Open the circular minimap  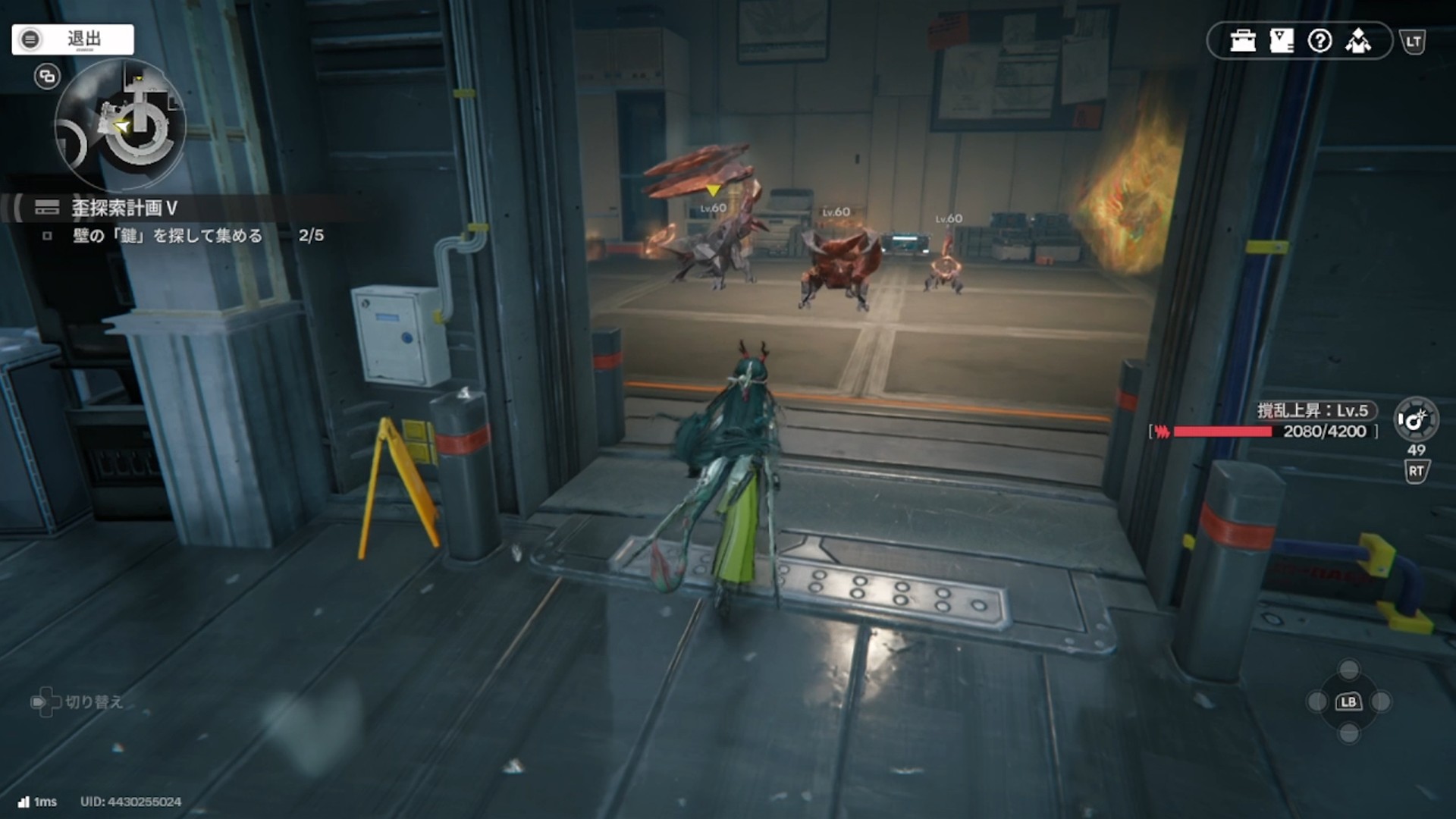point(121,125)
